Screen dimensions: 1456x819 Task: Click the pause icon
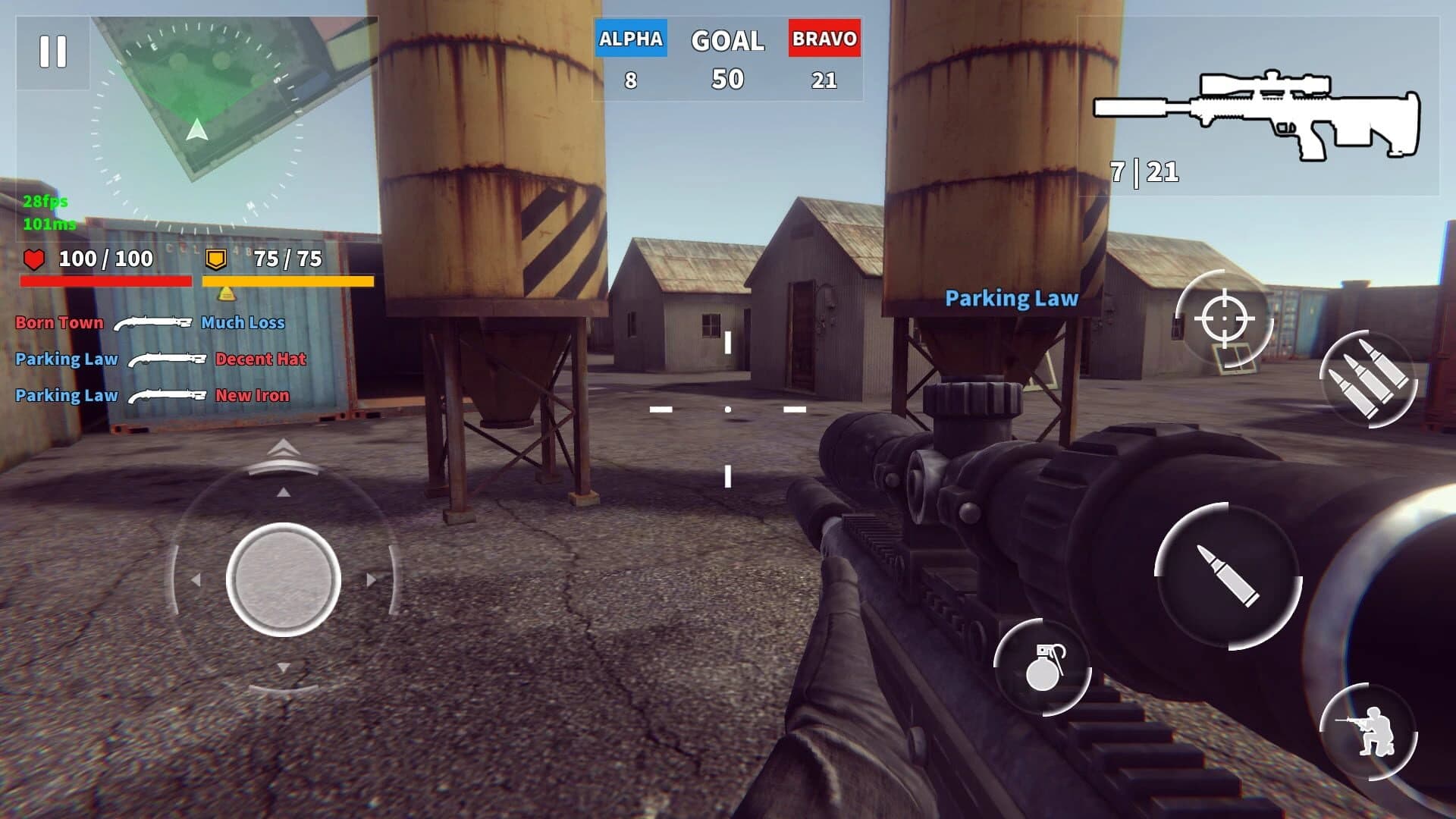click(x=52, y=51)
